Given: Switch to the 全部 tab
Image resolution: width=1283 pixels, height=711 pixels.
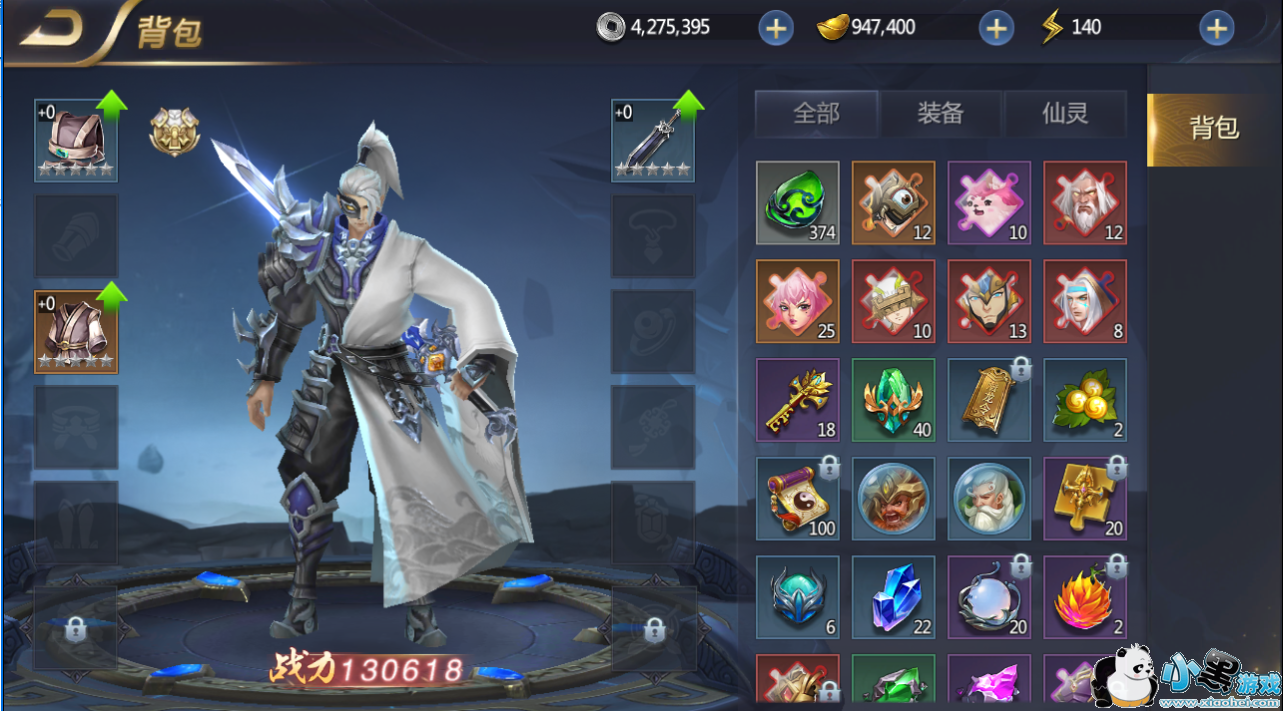Looking at the screenshot, I should coord(816,114).
